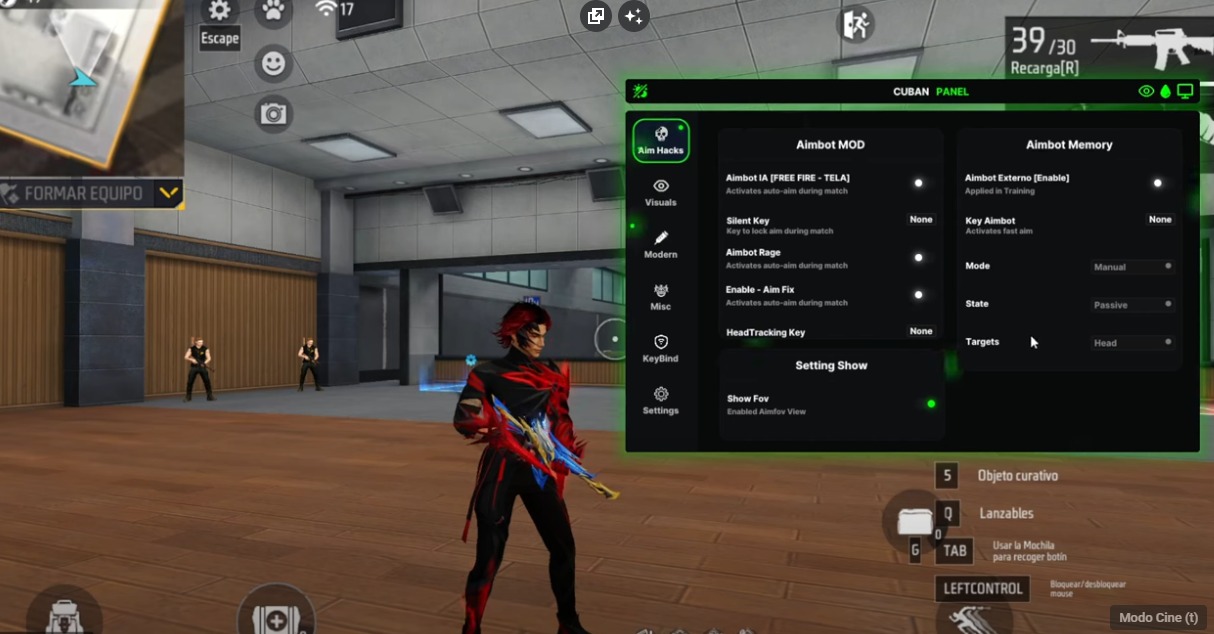Click the paw pet icon
Viewport: 1214px width, 634px height.
pyautogui.click(x=272, y=12)
